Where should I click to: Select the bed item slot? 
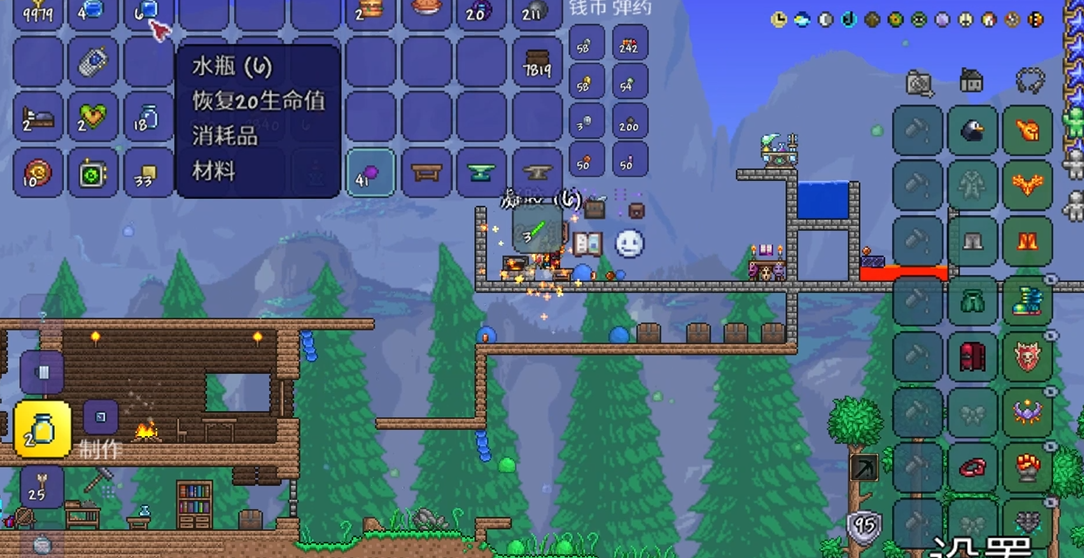coord(38,118)
